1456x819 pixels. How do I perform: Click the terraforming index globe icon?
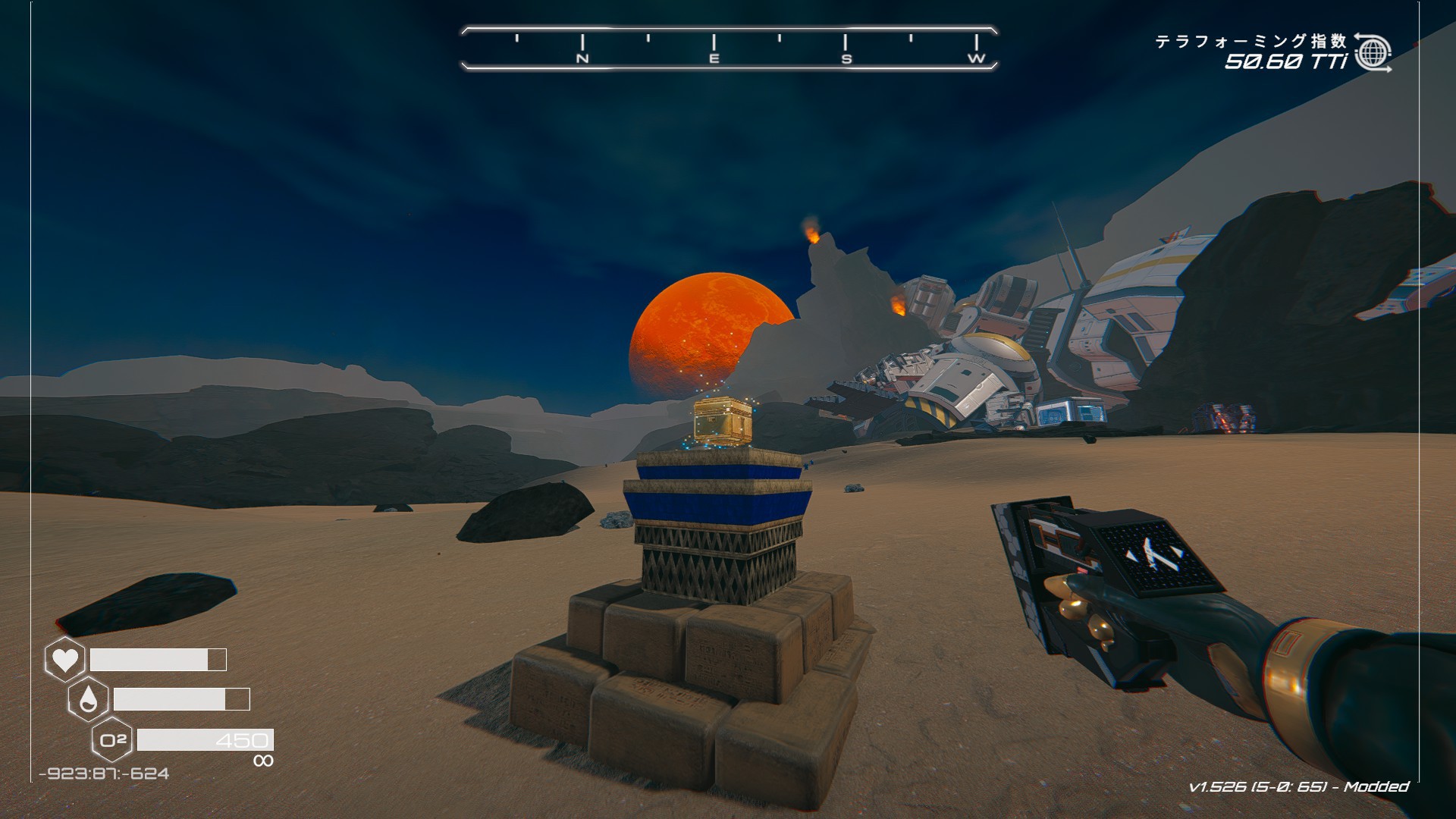point(1373,52)
